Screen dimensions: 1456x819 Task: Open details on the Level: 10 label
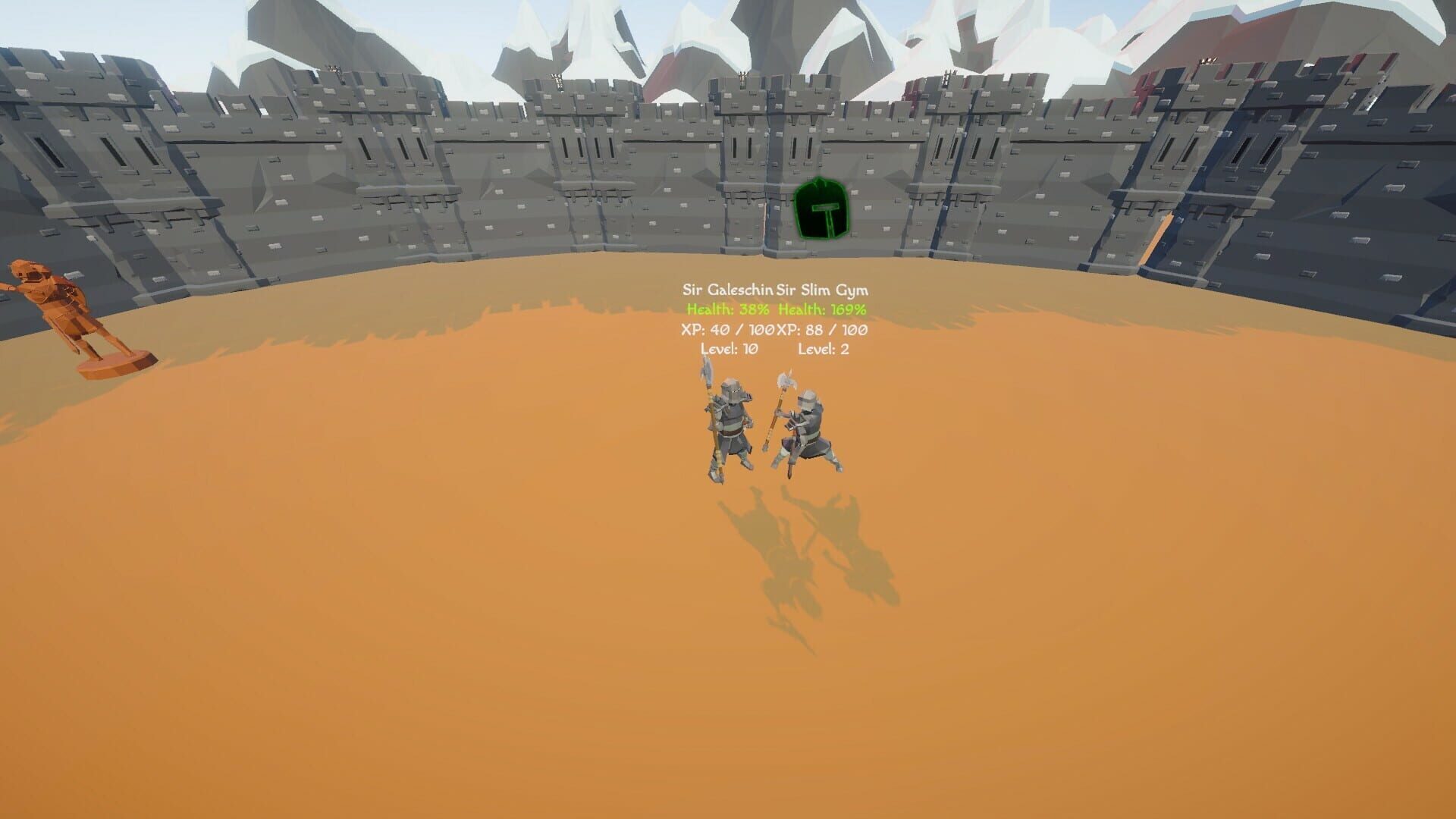click(730, 350)
